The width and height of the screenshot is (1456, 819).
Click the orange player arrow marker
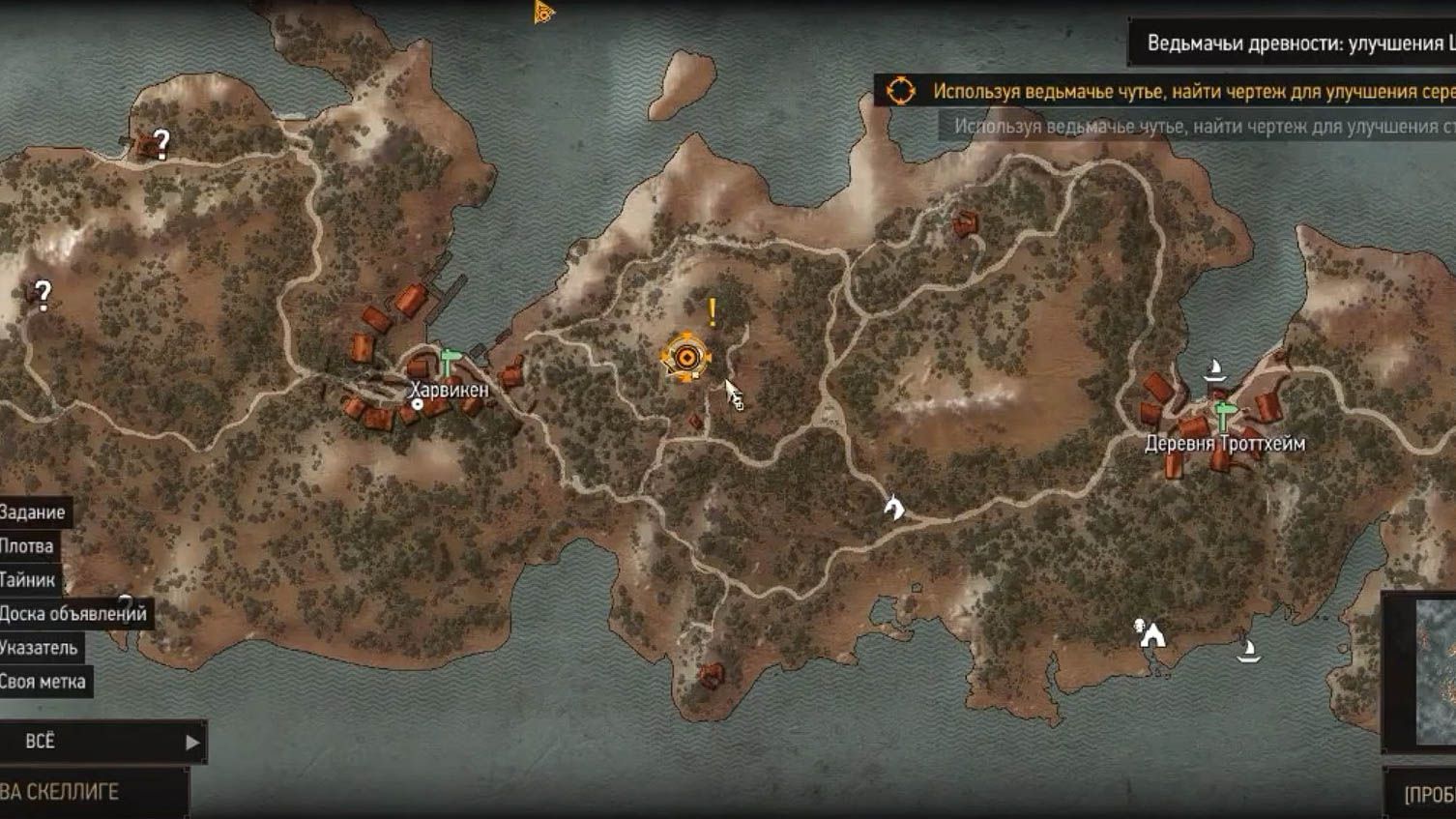543,13
